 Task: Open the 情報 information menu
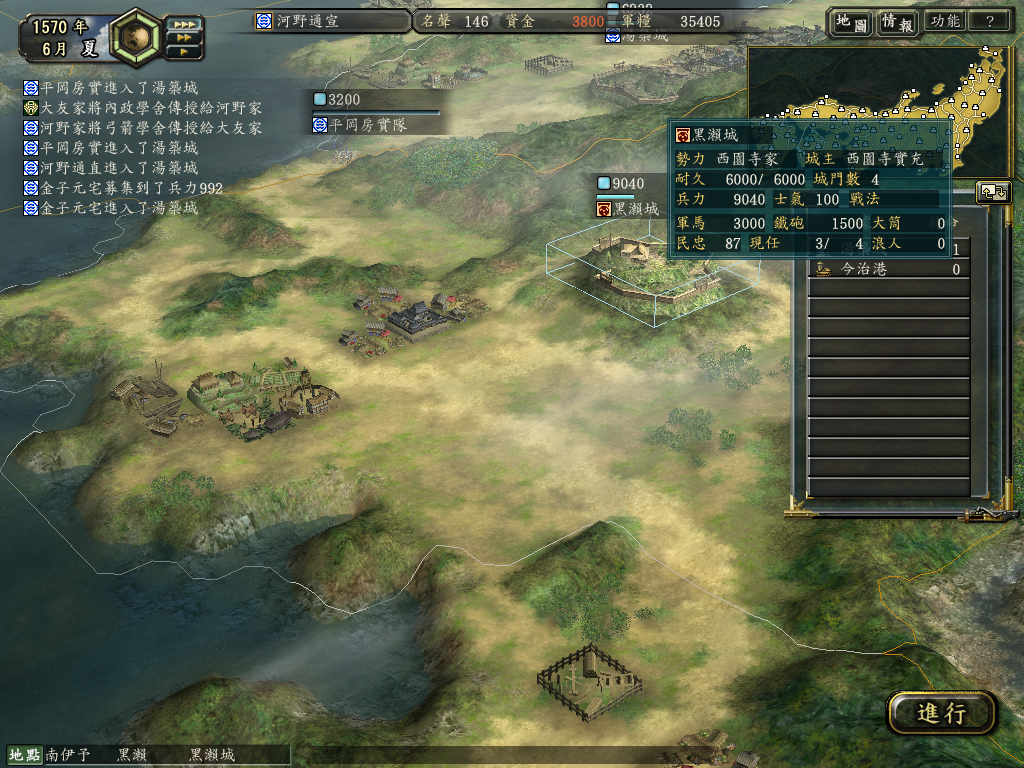coord(897,22)
